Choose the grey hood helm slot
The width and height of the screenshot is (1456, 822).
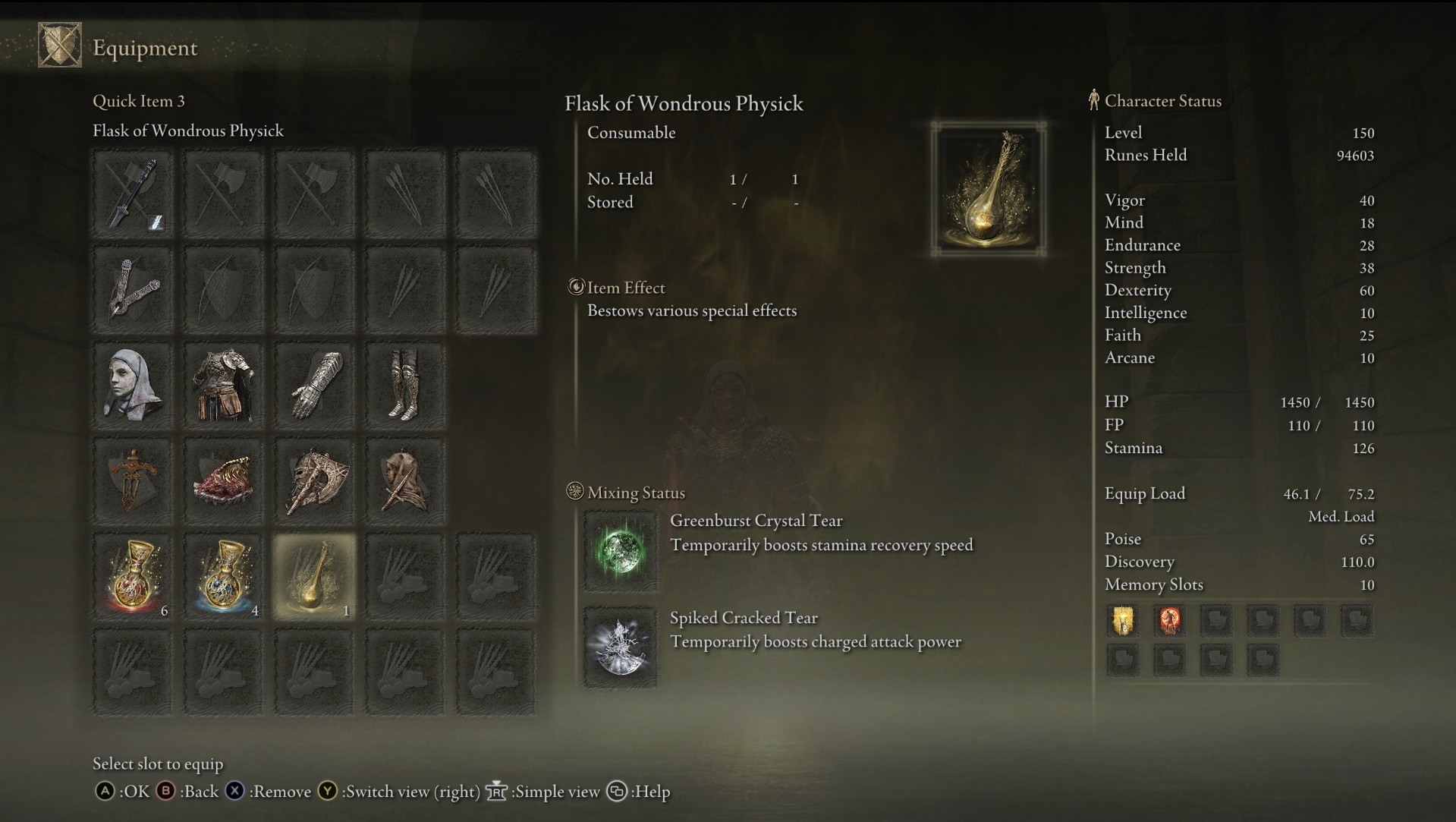134,386
